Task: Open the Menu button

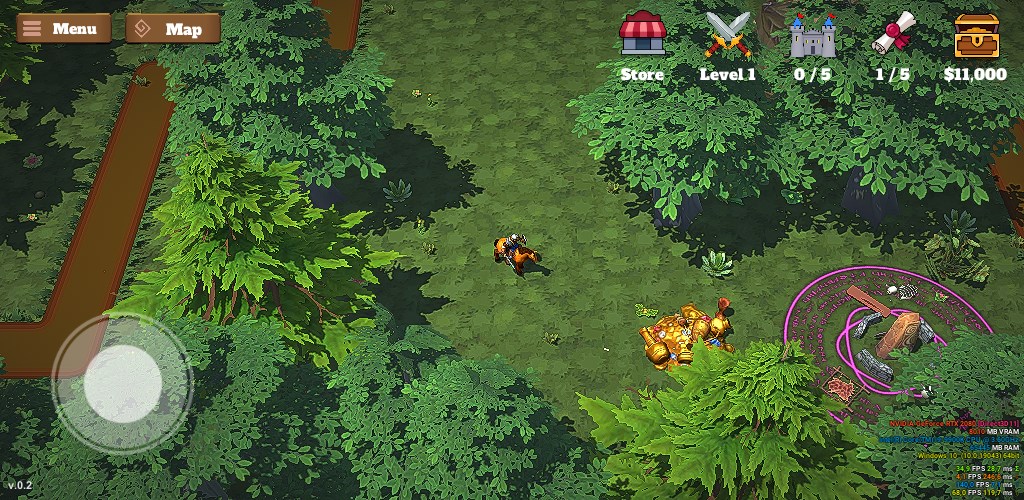Action: click(63, 28)
